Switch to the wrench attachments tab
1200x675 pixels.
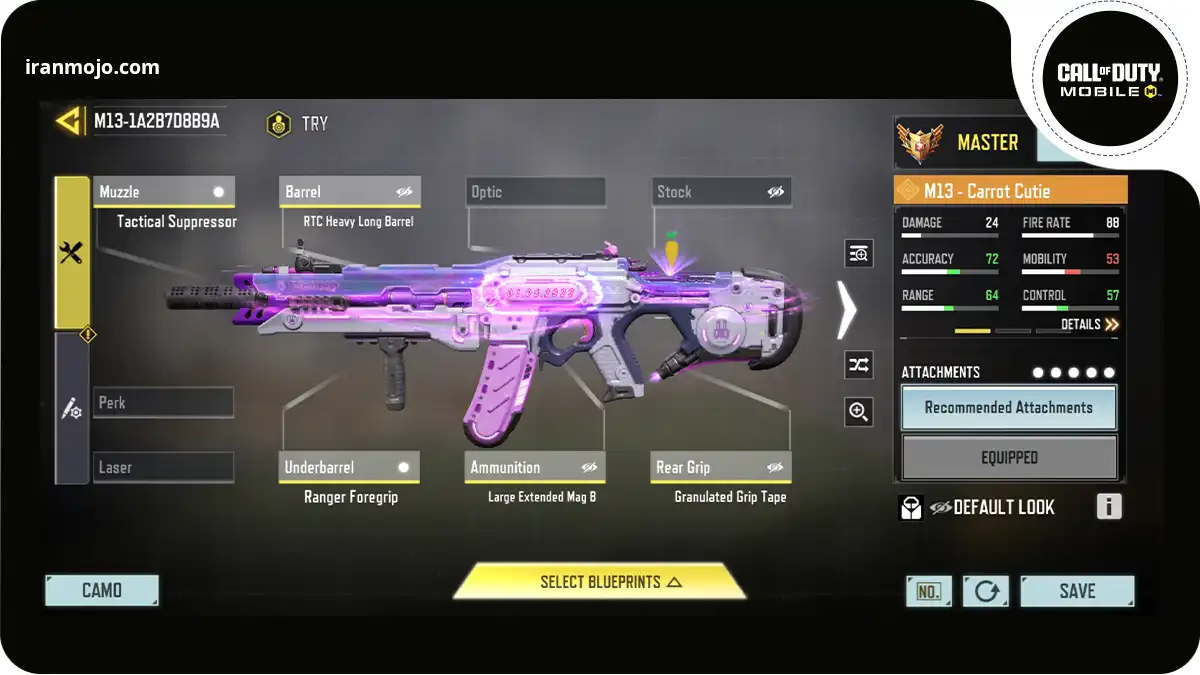coord(71,253)
